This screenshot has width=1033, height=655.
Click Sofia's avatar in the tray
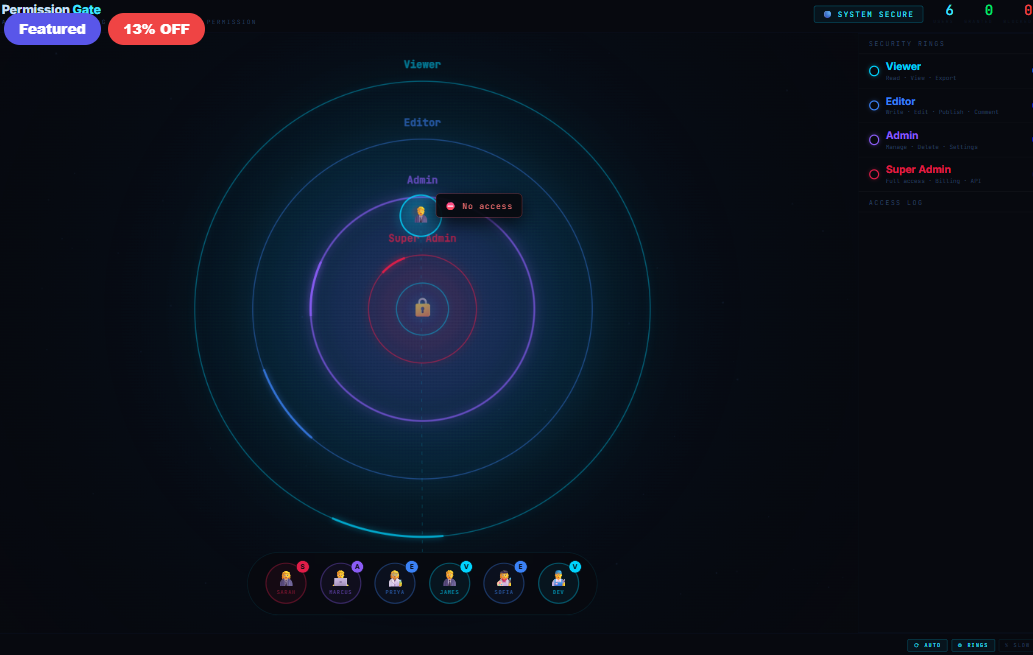[504, 583]
